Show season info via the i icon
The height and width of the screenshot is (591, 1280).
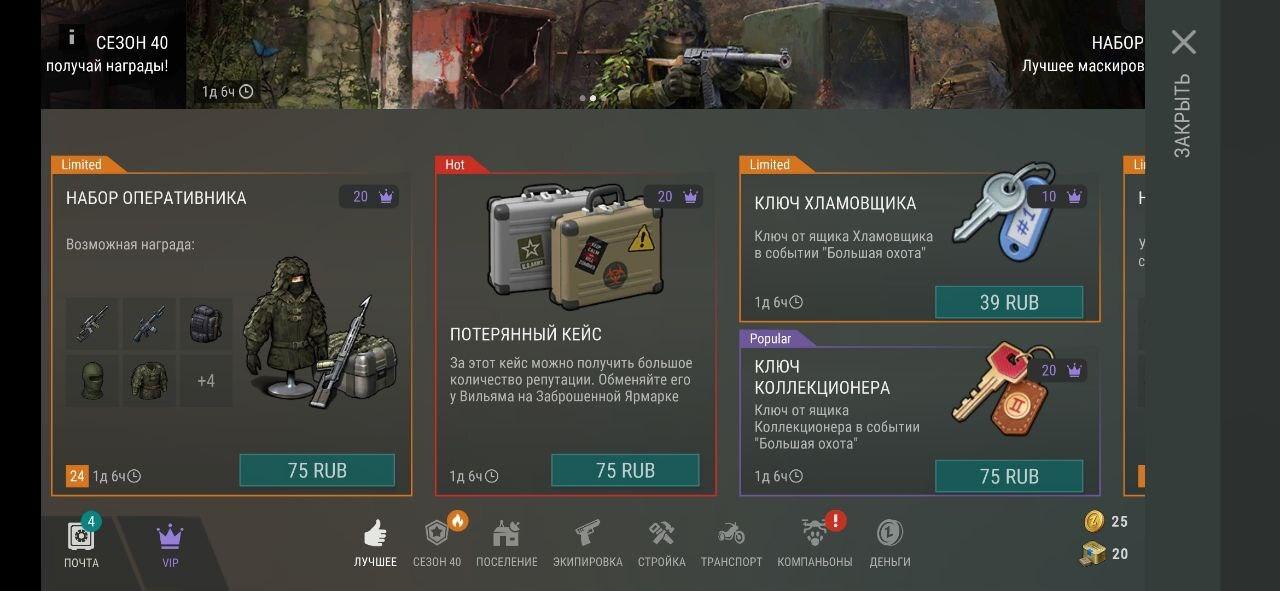[71, 37]
